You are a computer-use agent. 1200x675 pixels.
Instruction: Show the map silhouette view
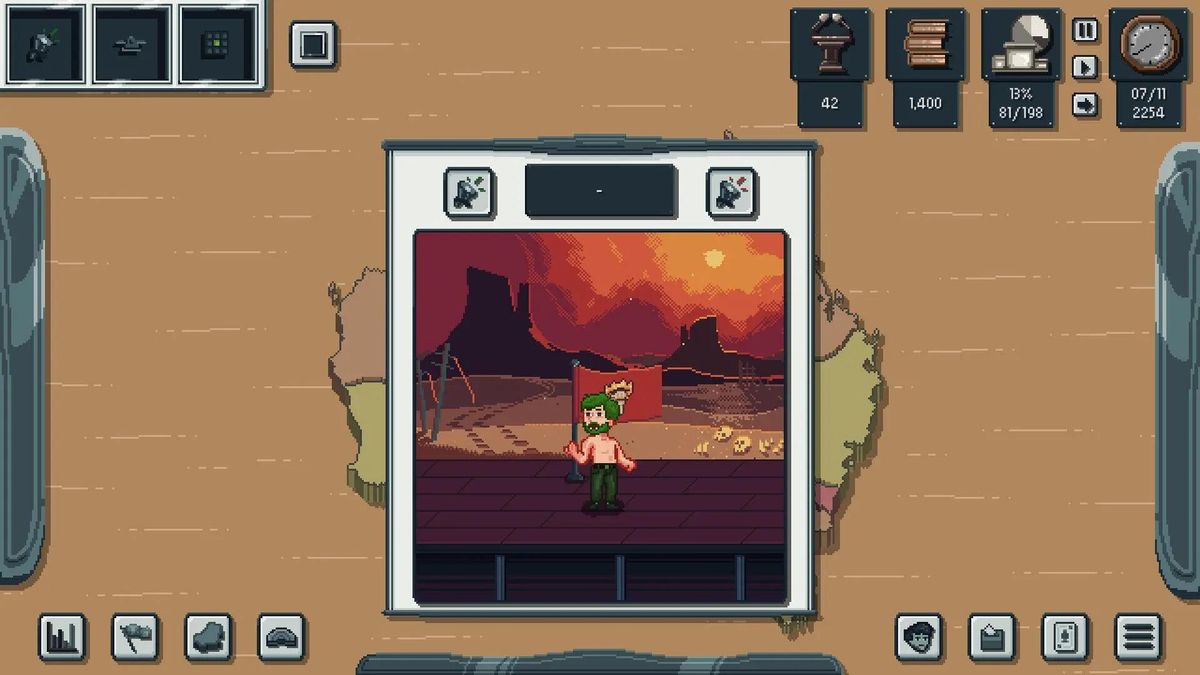(209, 637)
